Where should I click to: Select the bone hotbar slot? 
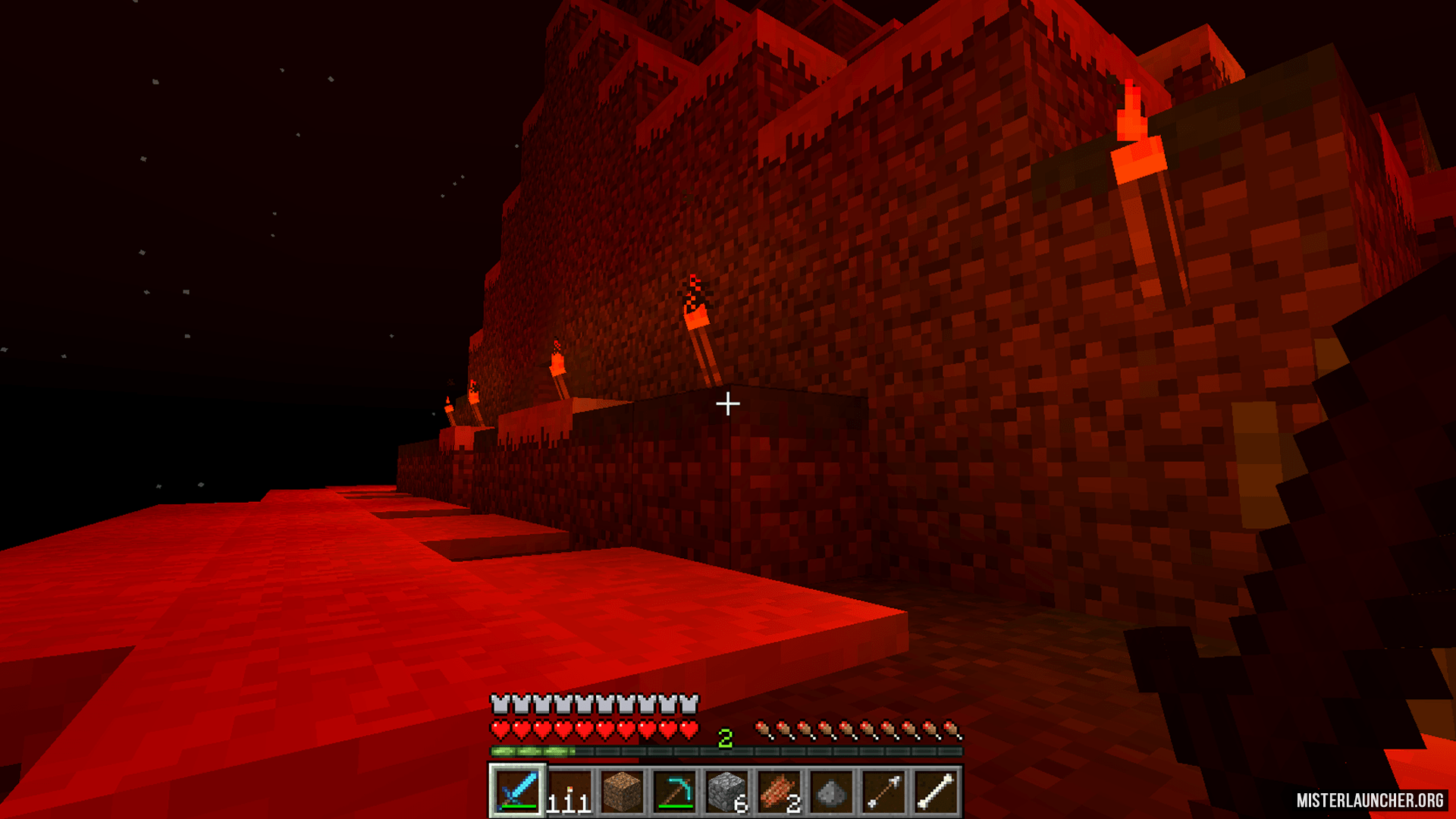pyautogui.click(x=936, y=791)
